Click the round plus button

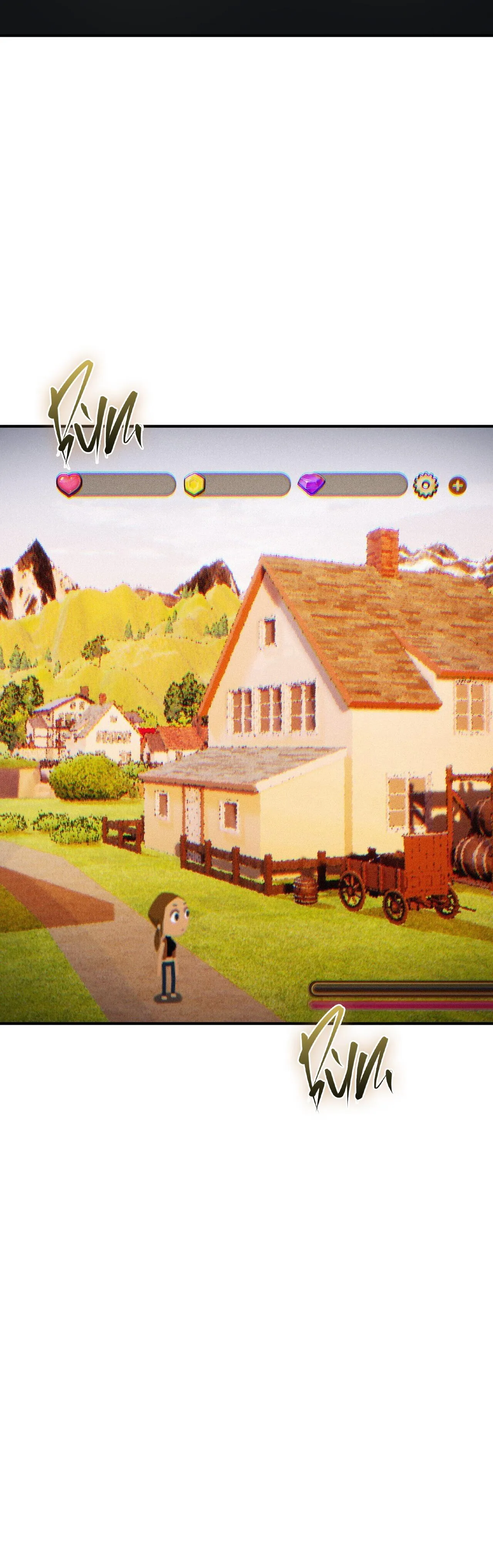(458, 485)
